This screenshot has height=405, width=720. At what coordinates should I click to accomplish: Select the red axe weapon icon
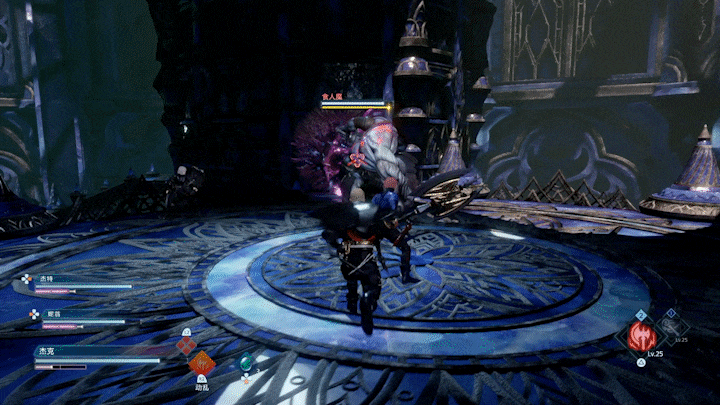641,336
